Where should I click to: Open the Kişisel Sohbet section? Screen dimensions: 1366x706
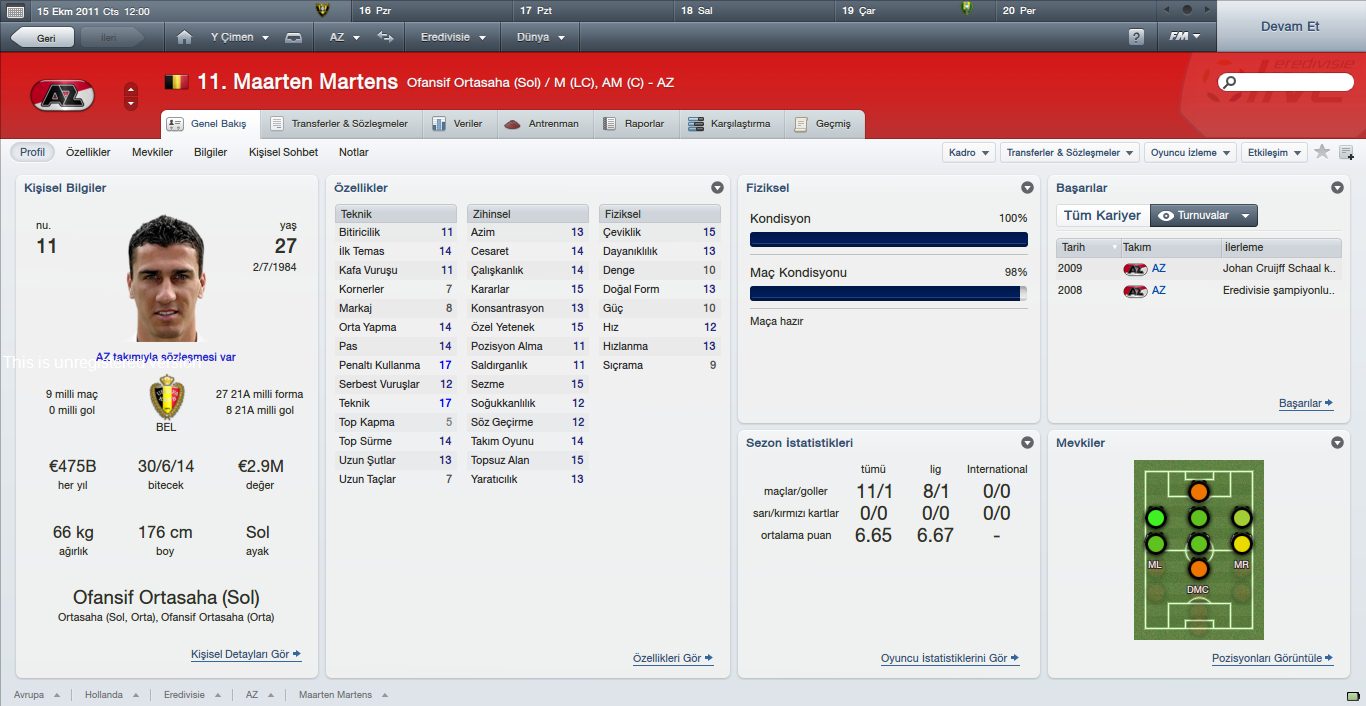point(283,152)
